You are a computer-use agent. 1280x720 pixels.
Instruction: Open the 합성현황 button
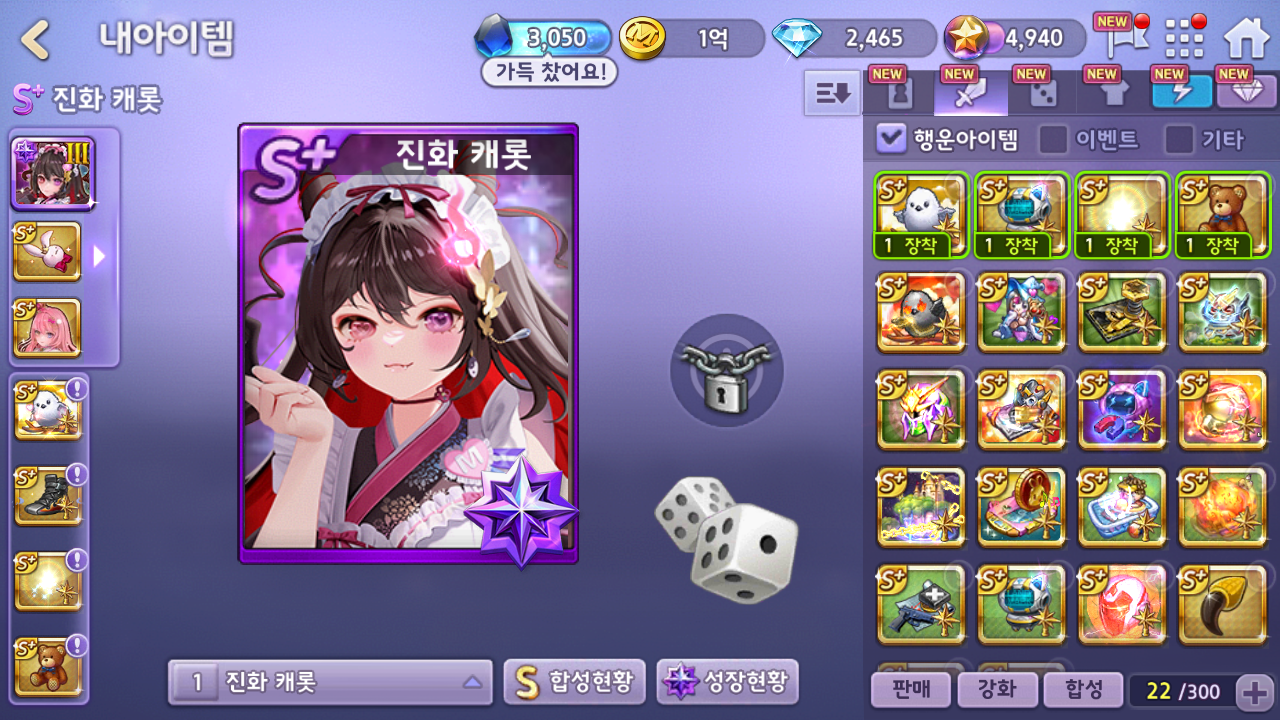(x=574, y=683)
